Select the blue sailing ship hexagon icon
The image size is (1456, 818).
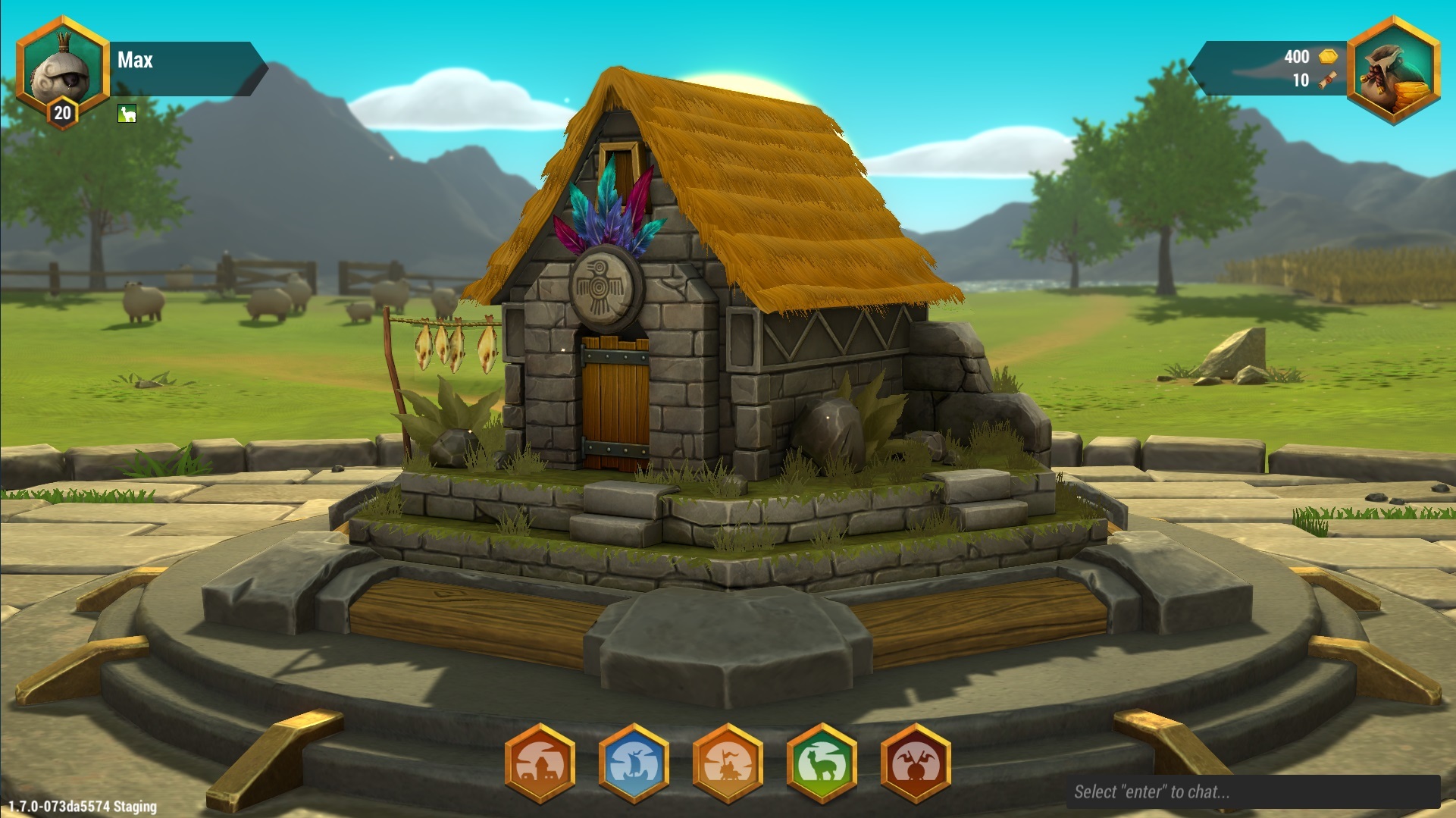(x=634, y=763)
